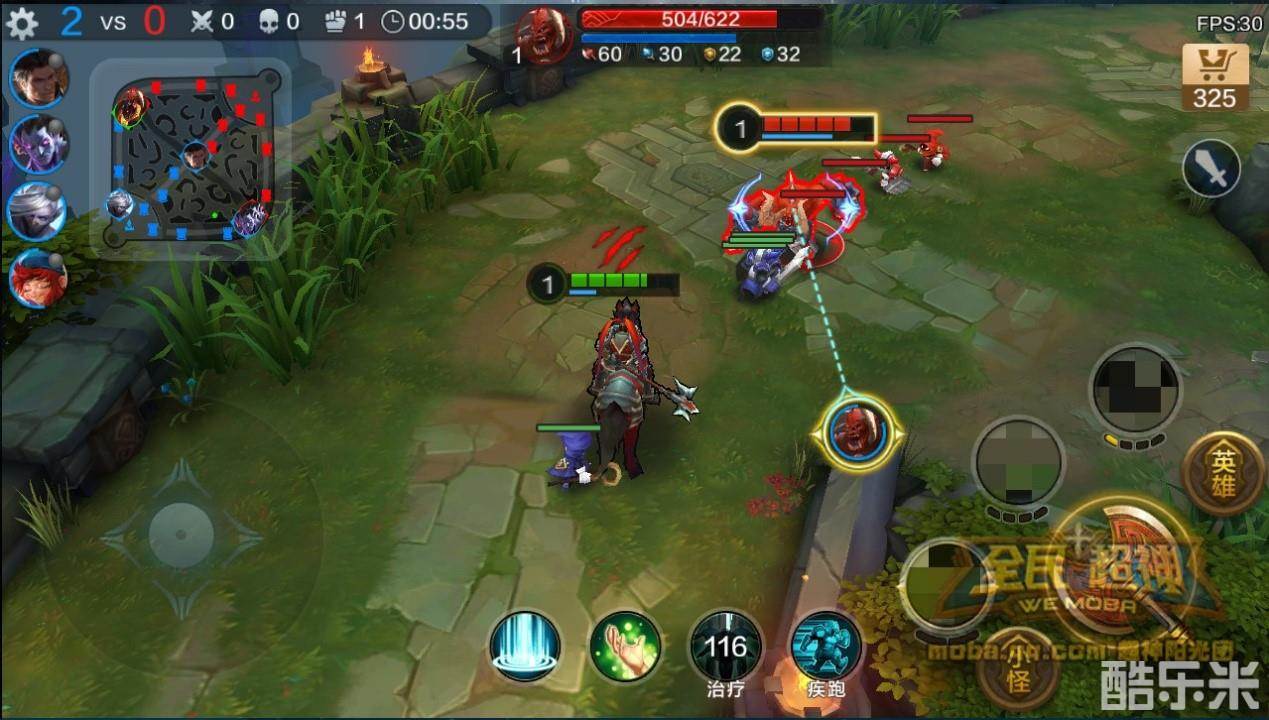This screenshot has width=1269, height=720.
Task: Use the green hand restore skill
Action: (625, 646)
